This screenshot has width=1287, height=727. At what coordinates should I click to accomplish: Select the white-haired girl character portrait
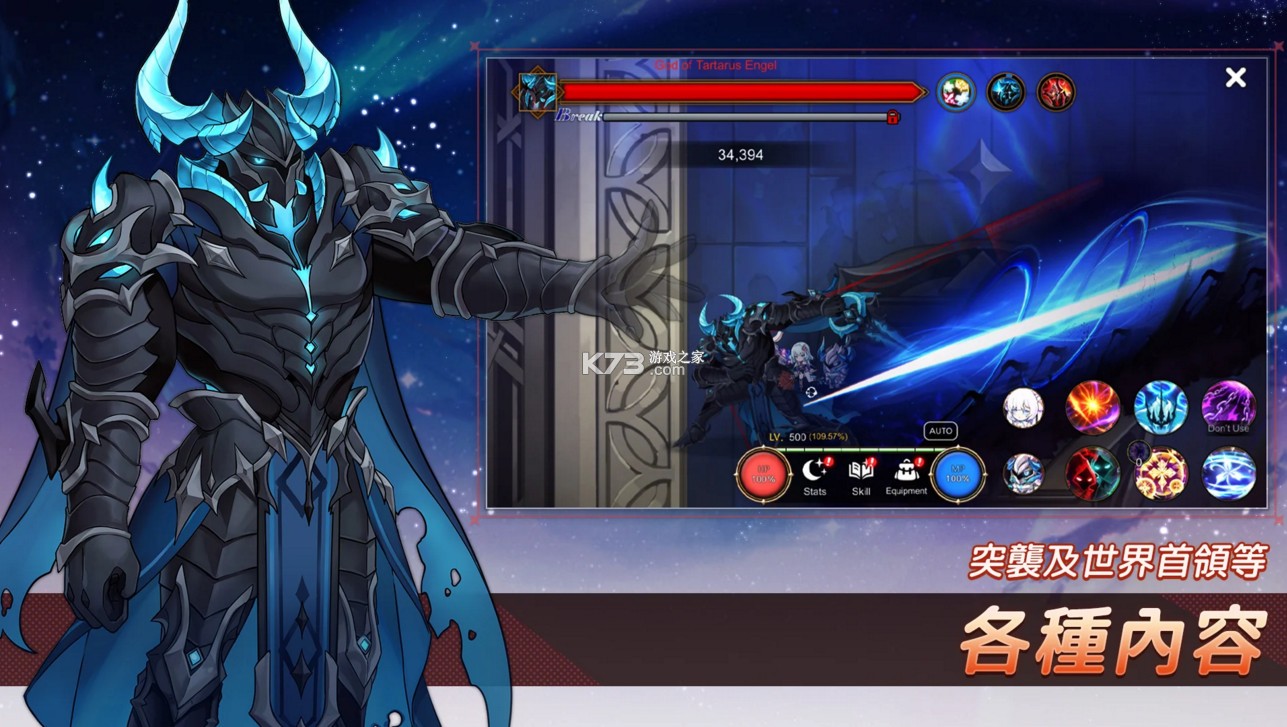pyautogui.click(x=1024, y=407)
